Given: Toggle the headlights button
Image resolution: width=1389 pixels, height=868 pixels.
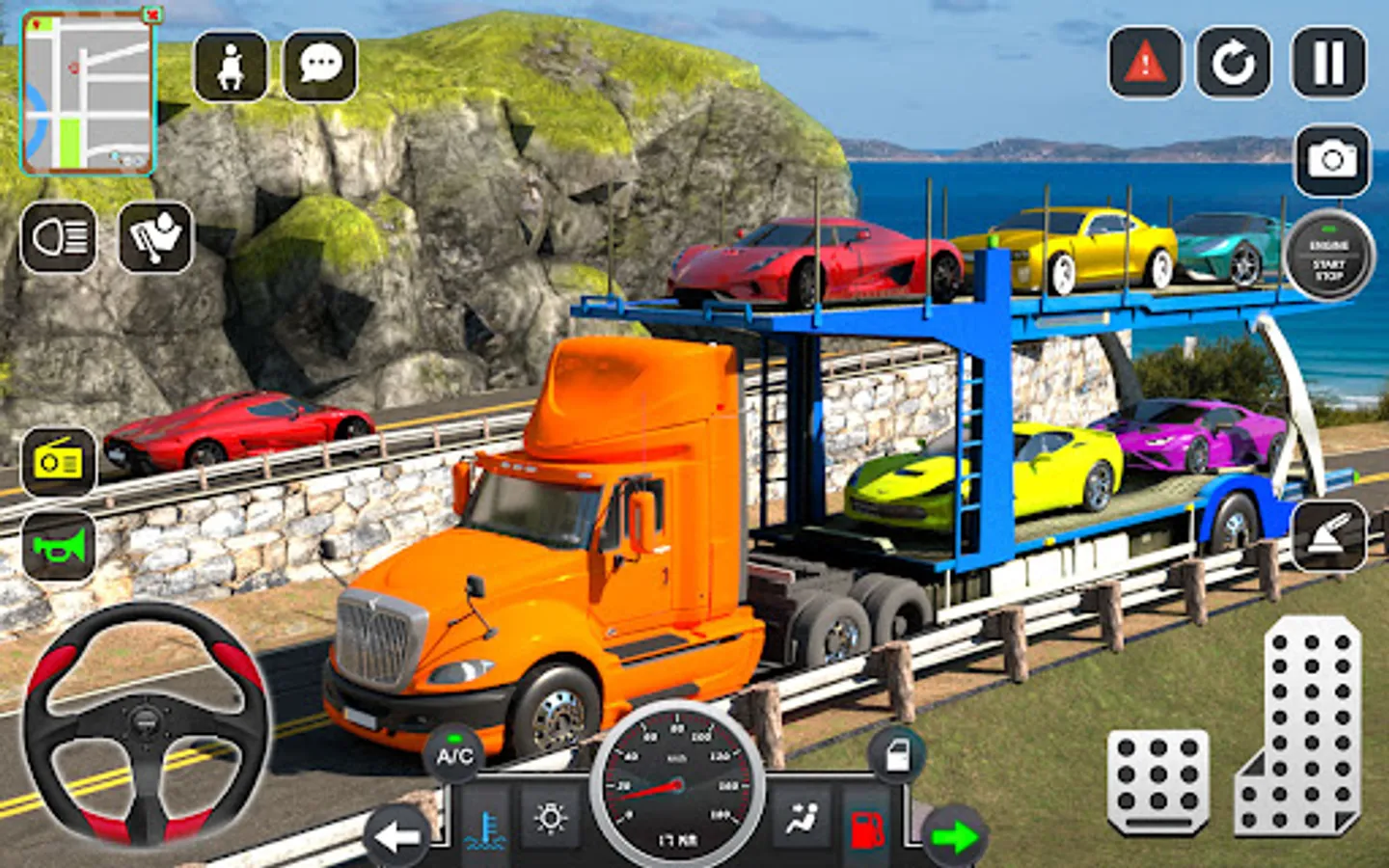Looking at the screenshot, I should pos(59,237).
